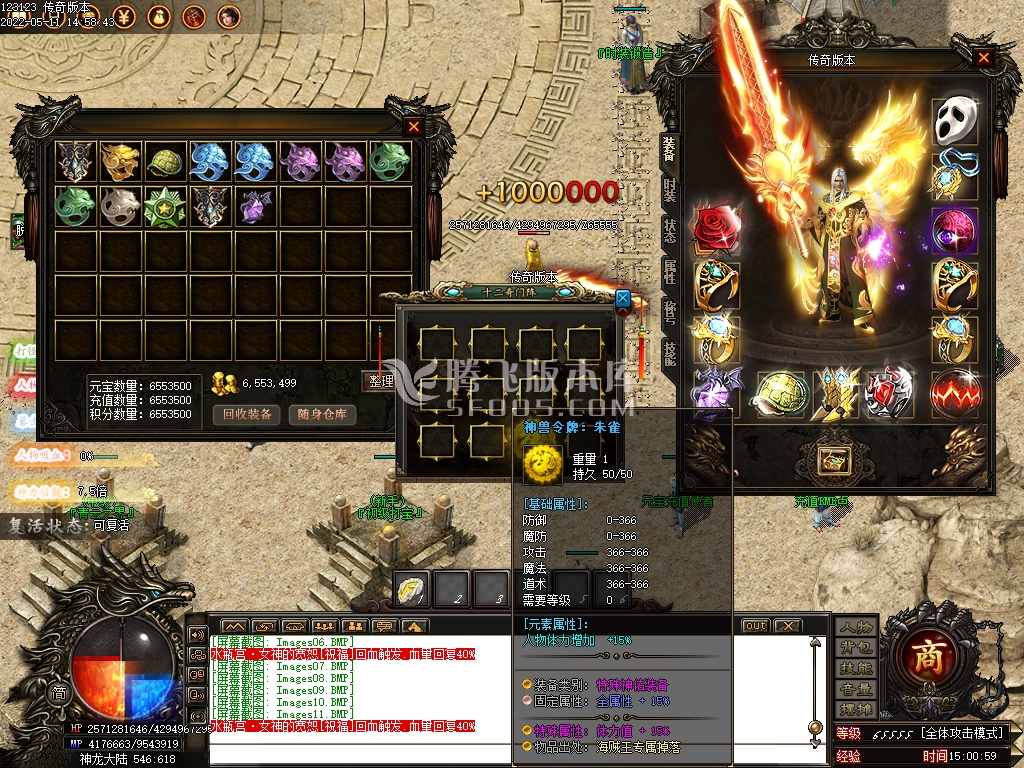Viewport: 1024px width, 768px height.
Task: Select the purple bat crystal in the bag
Action: (x=254, y=205)
